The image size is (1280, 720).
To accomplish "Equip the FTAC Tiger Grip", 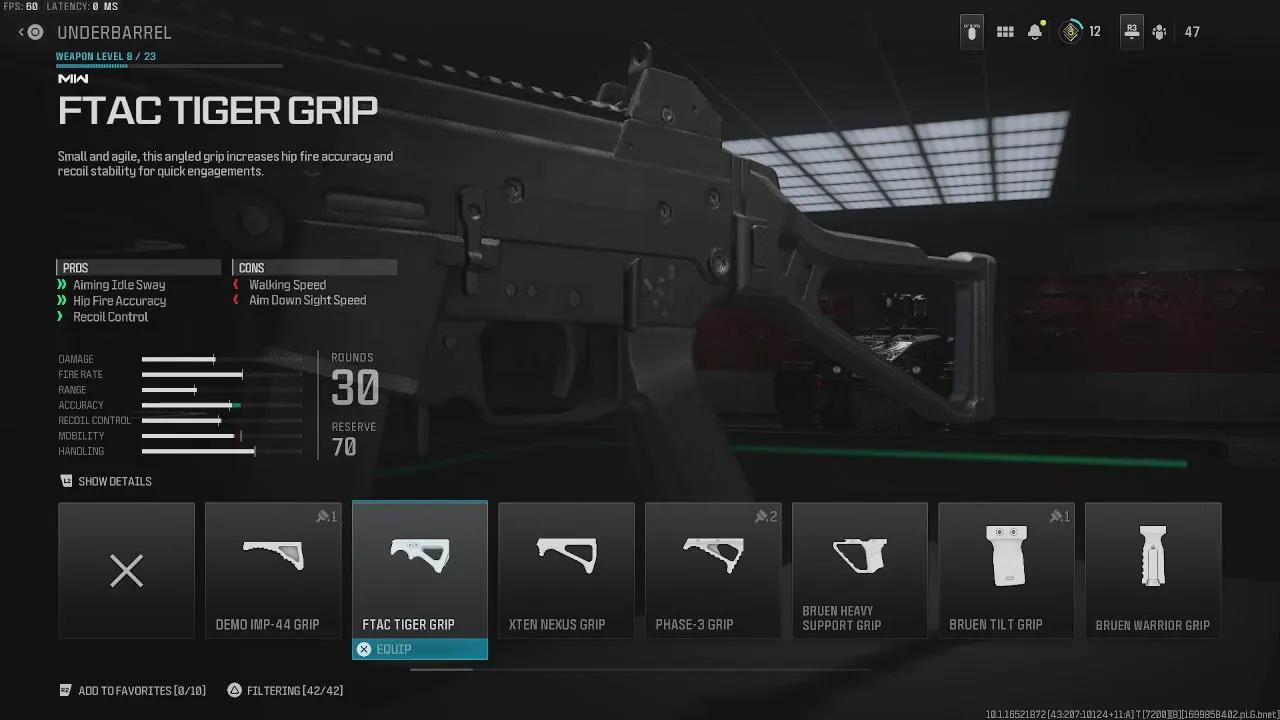I will (x=420, y=650).
